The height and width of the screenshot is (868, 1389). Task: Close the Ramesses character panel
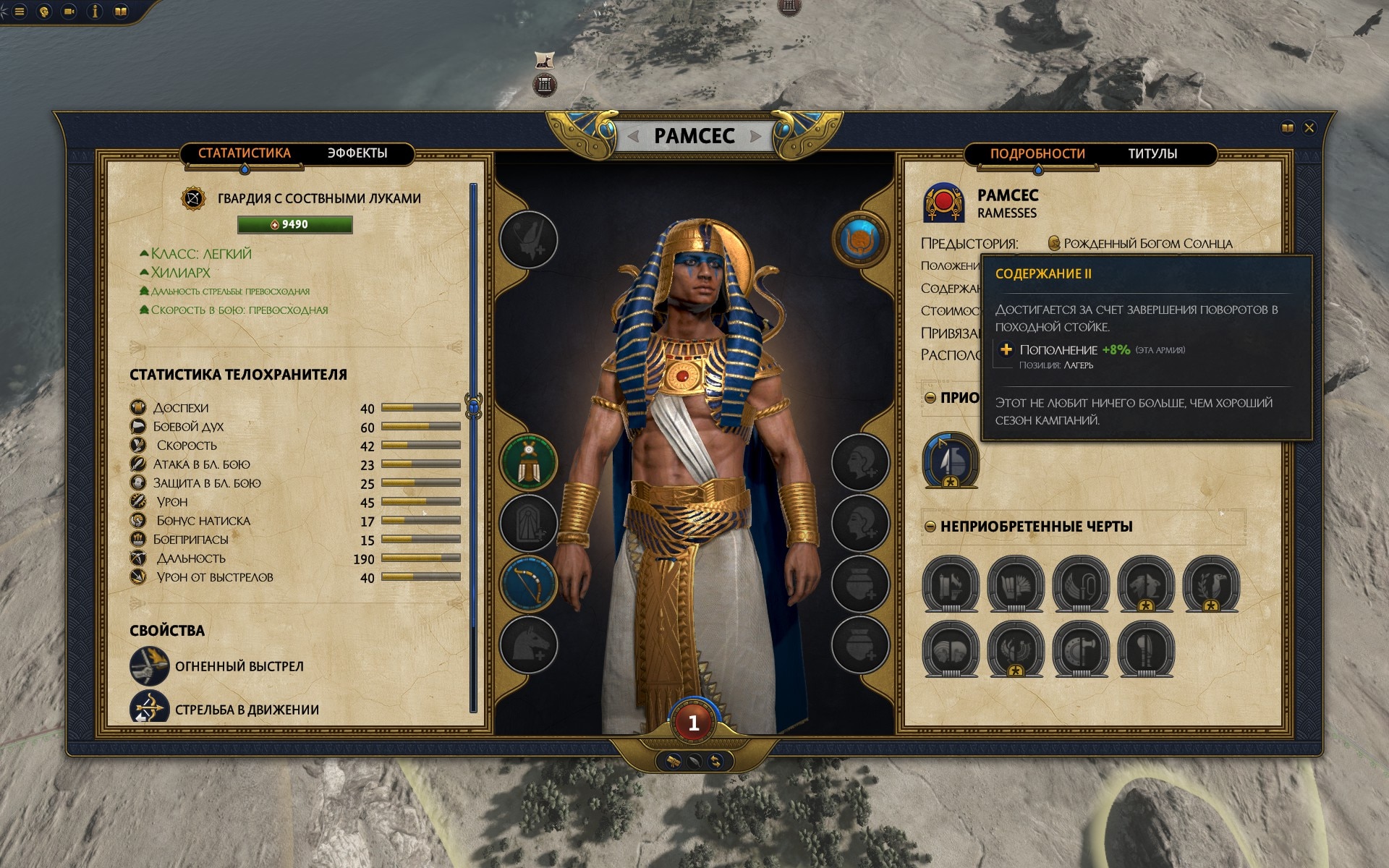tap(1309, 128)
